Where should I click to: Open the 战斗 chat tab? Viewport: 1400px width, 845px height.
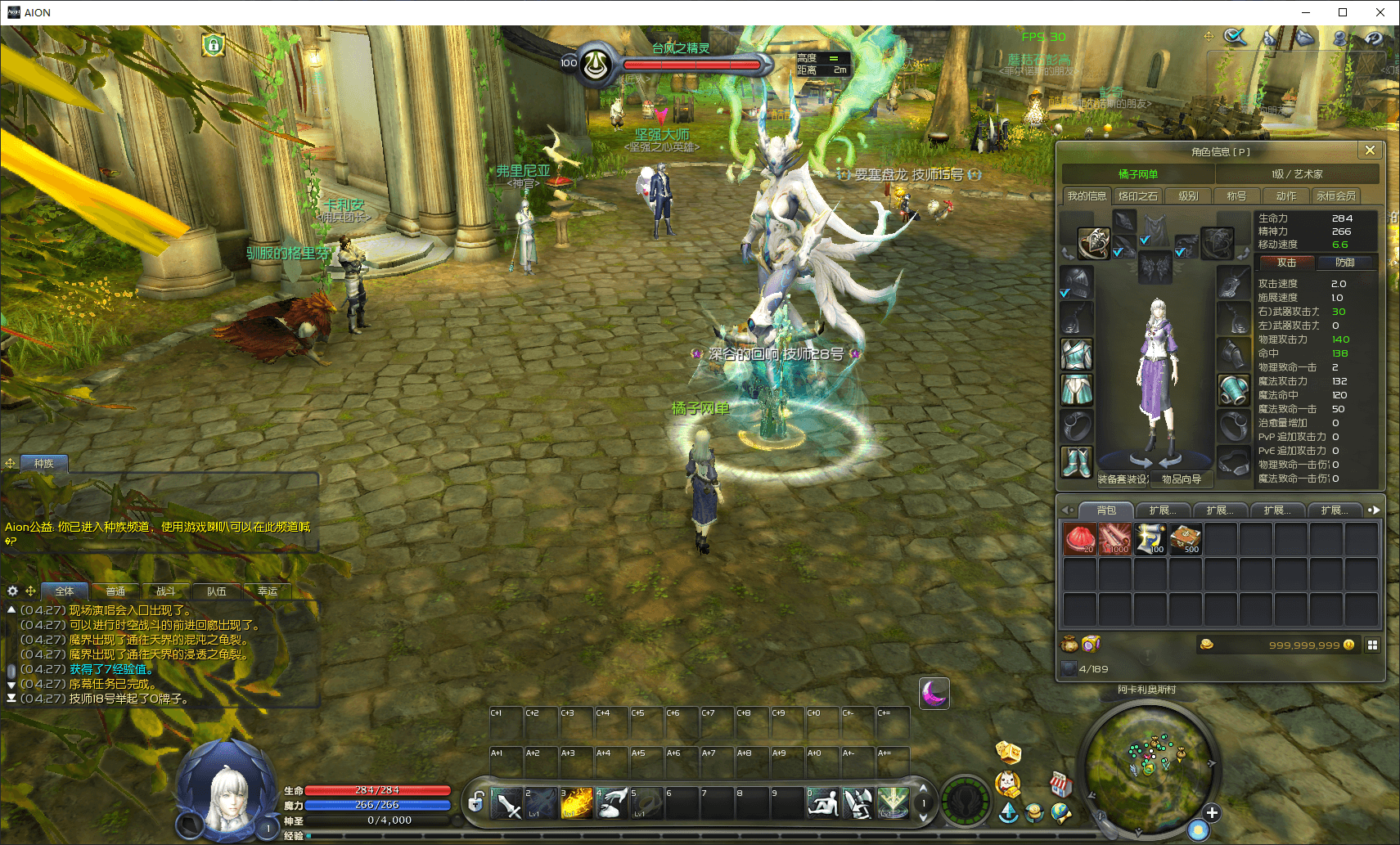coord(165,591)
